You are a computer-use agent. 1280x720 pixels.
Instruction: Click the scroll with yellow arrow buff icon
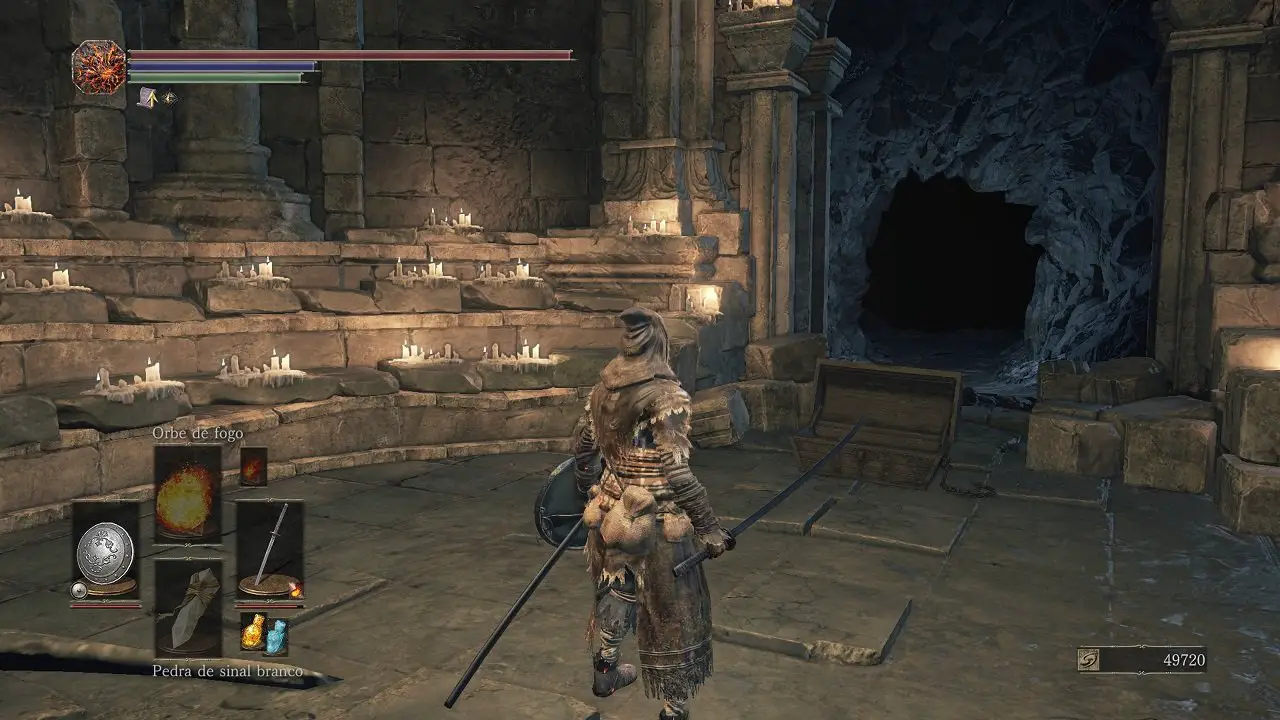pos(147,98)
